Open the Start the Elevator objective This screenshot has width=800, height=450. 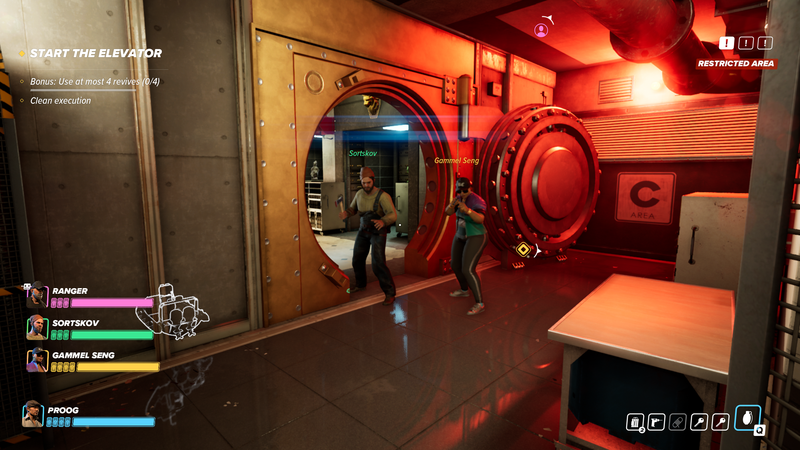95,53
